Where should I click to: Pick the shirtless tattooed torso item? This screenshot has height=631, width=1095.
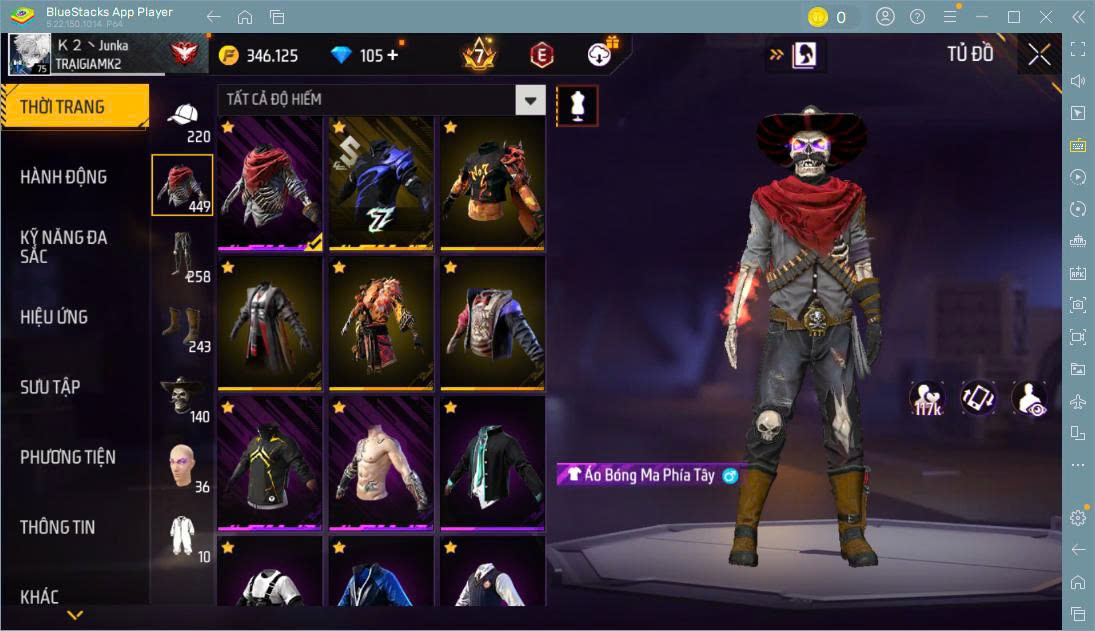(x=379, y=462)
